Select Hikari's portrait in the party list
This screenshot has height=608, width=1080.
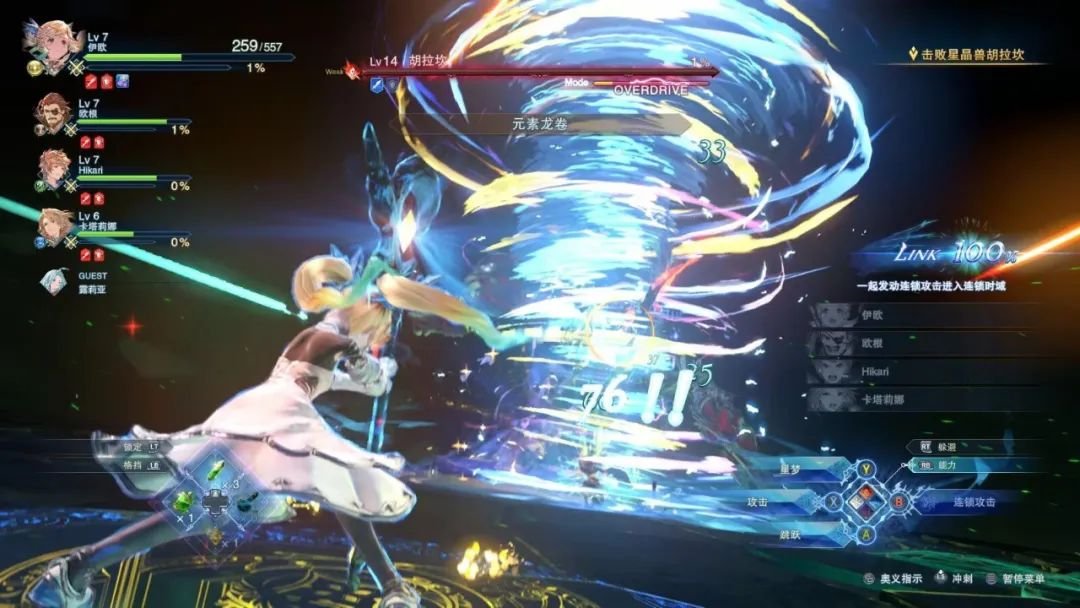[x=54, y=168]
